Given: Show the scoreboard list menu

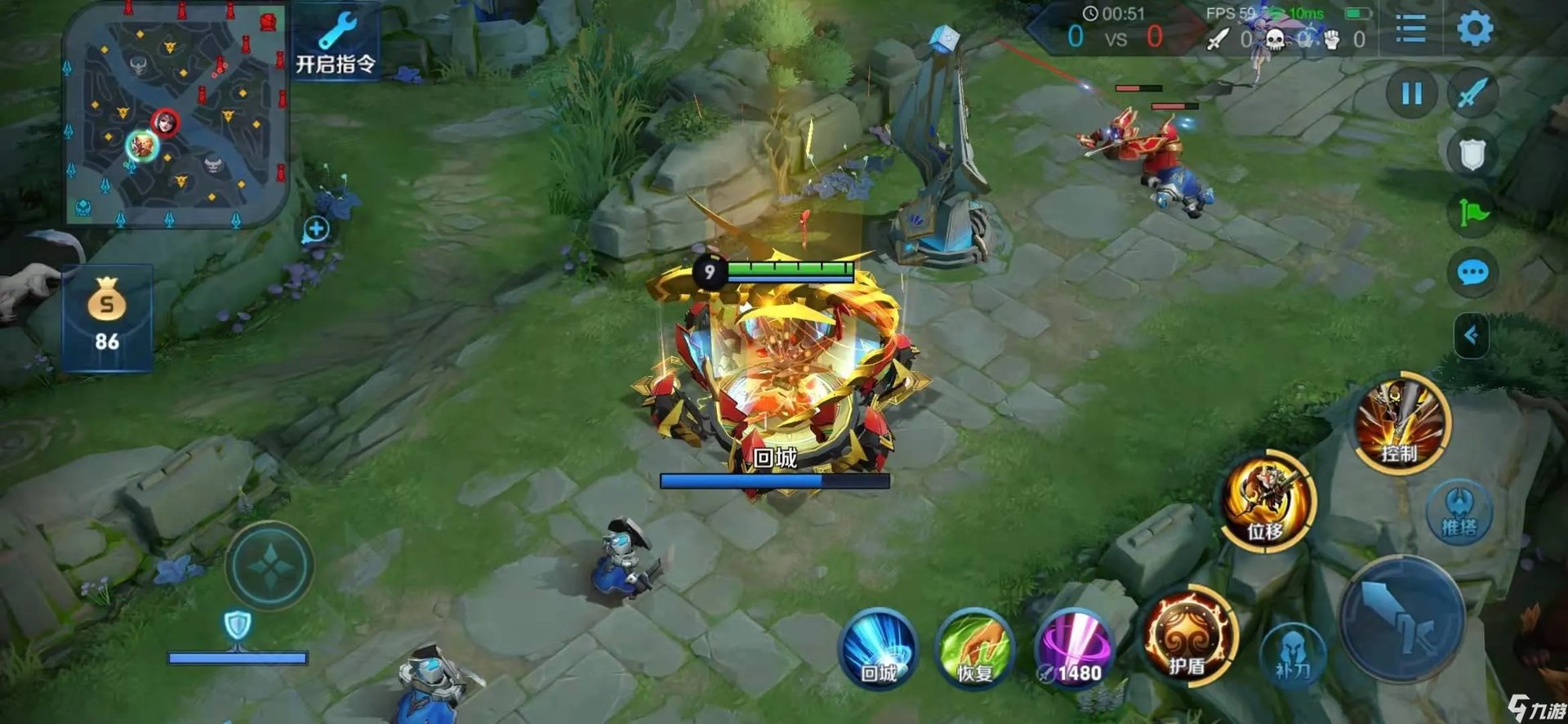Looking at the screenshot, I should [1410, 29].
